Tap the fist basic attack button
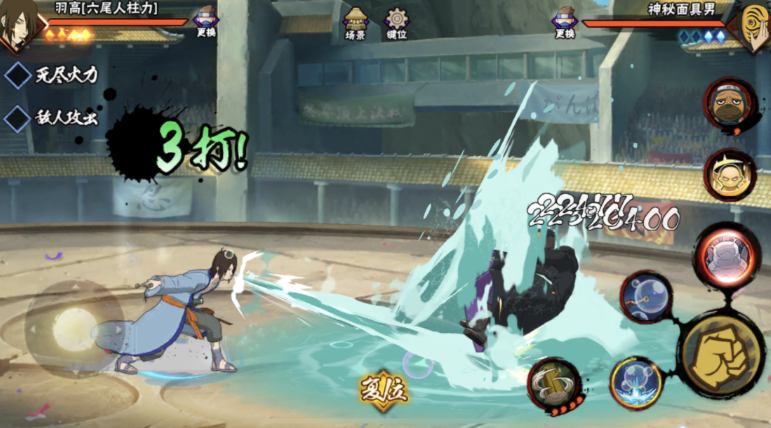Viewport: 771px width, 428px height. coord(722,352)
